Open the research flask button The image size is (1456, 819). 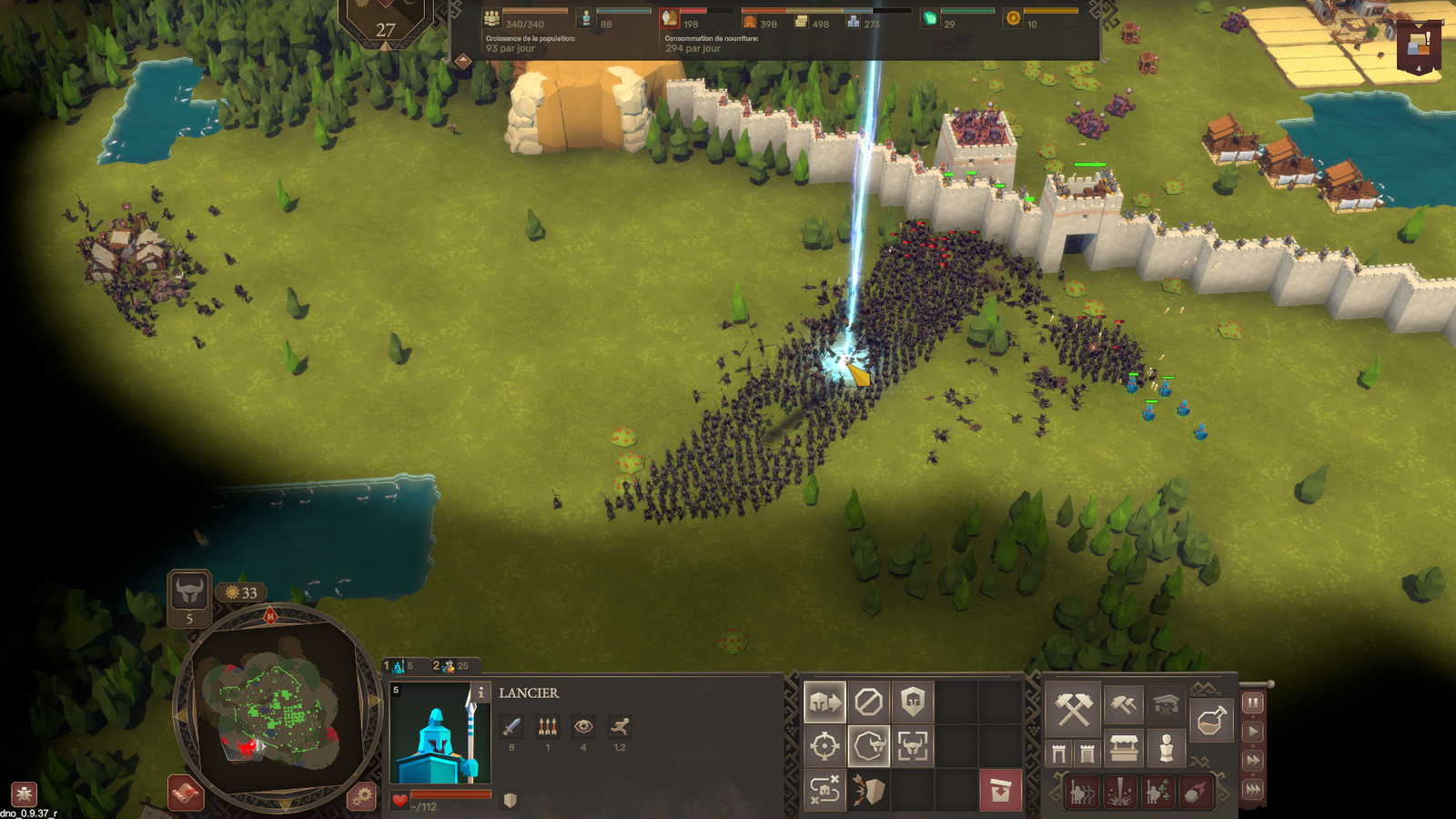coord(1211,722)
